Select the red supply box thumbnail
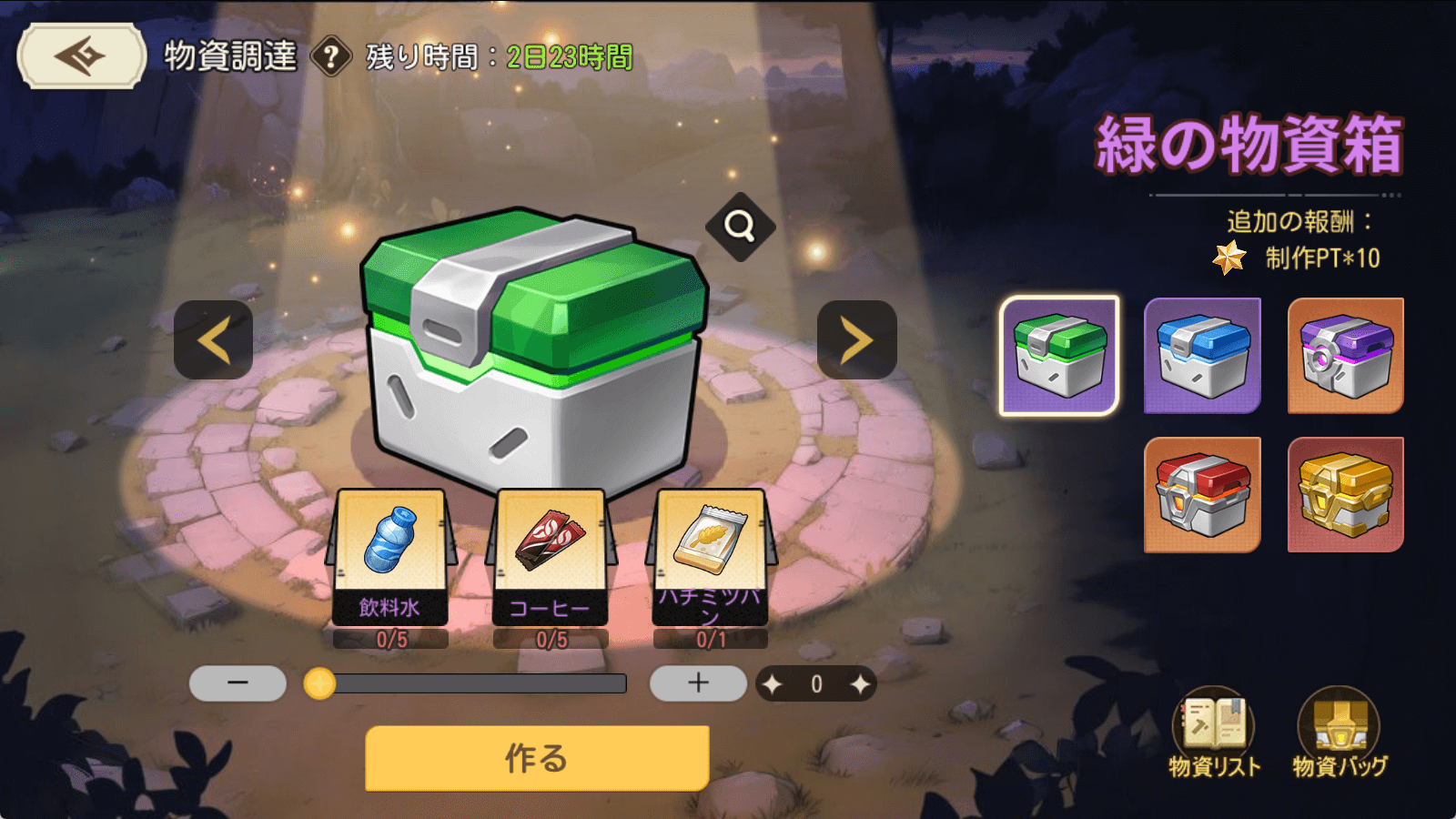 coord(1202,495)
